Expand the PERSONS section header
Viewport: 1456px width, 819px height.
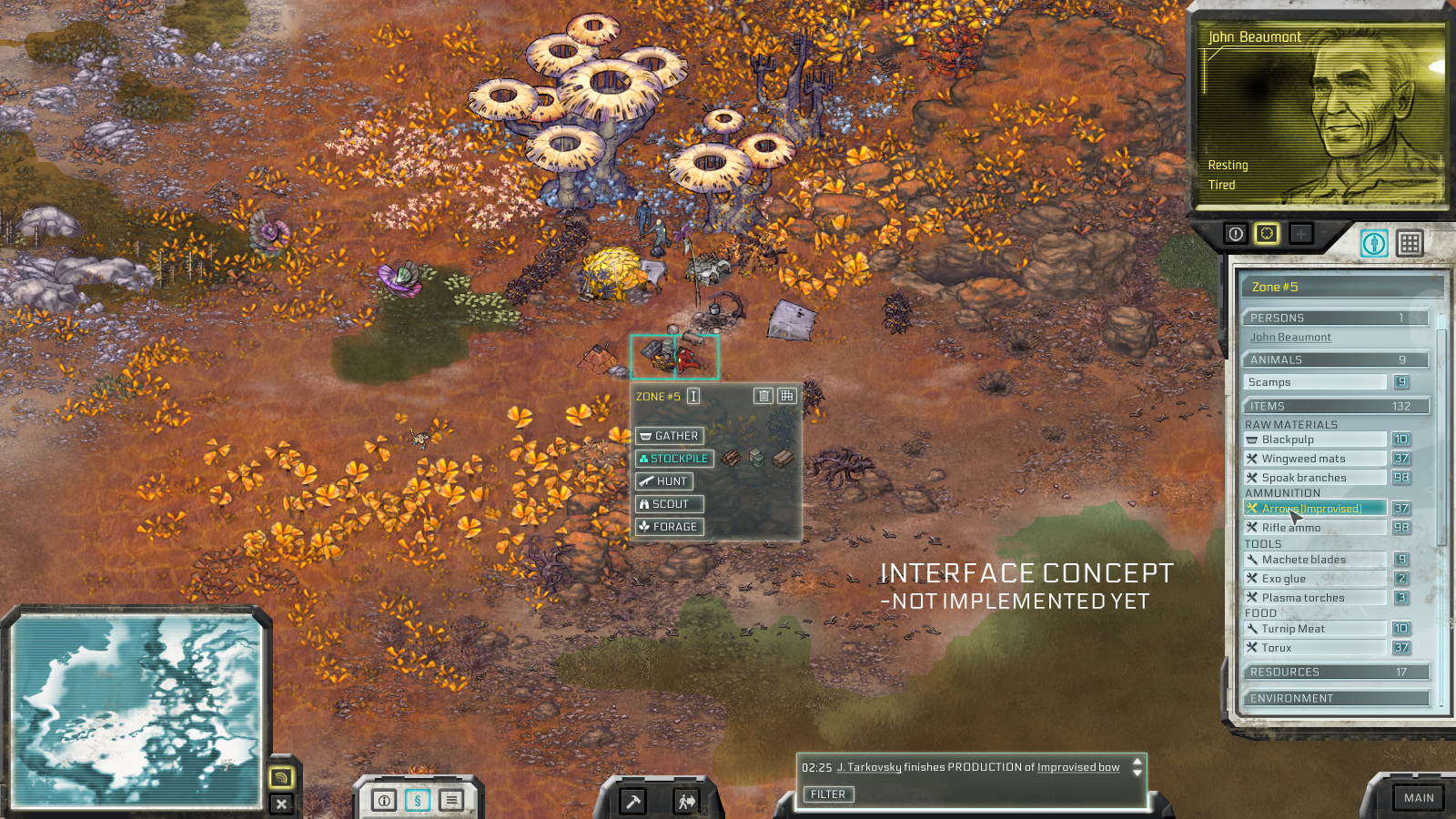coord(1334,318)
